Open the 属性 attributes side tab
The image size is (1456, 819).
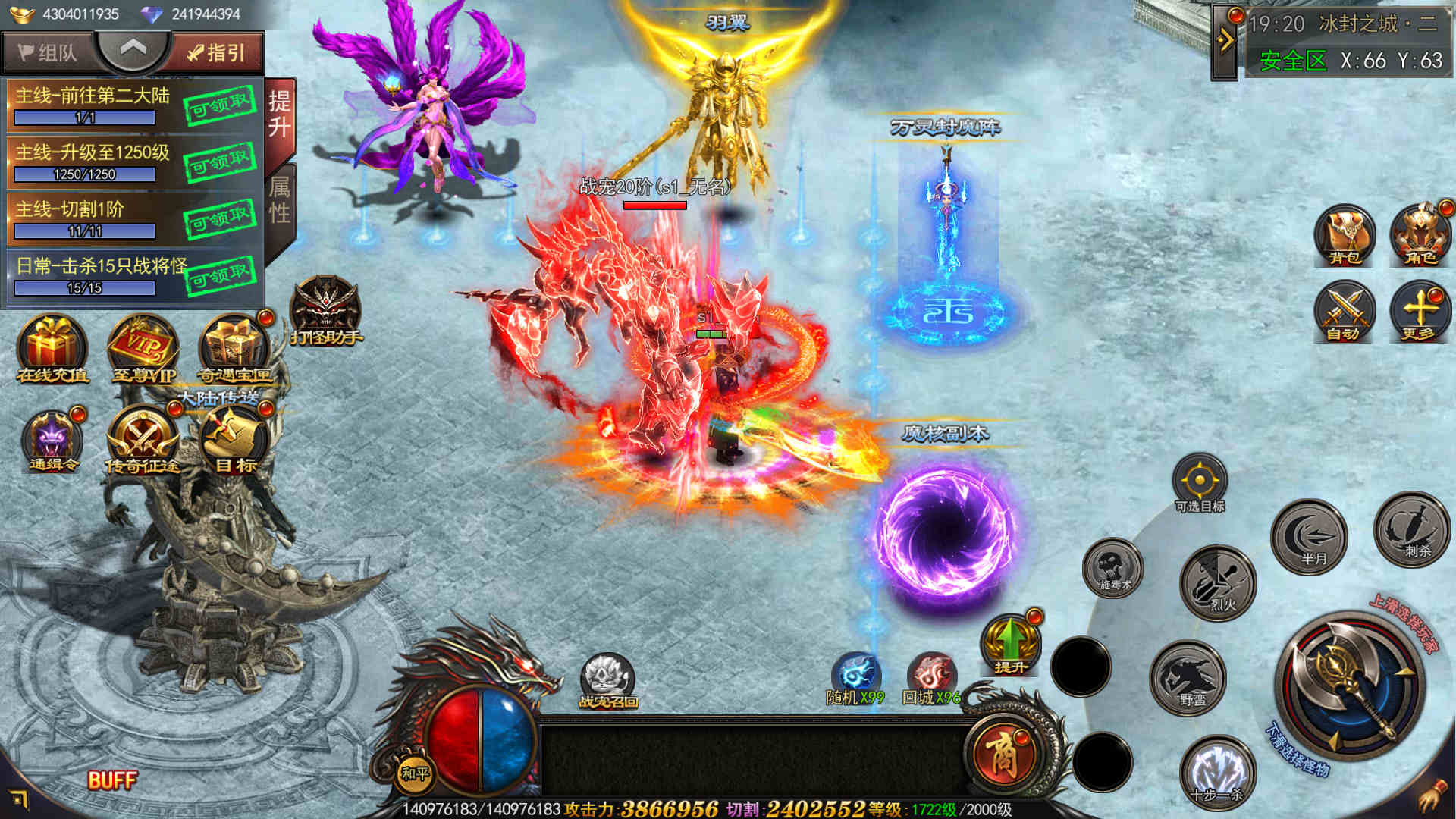[280, 200]
